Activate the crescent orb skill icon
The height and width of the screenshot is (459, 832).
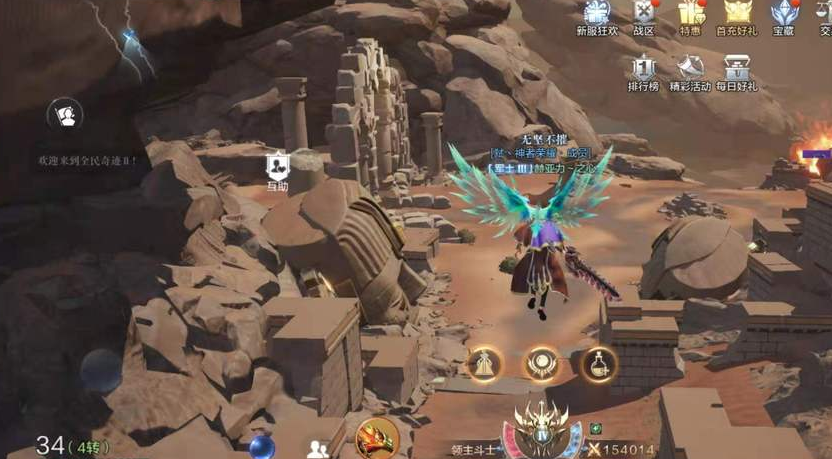pos(541,364)
